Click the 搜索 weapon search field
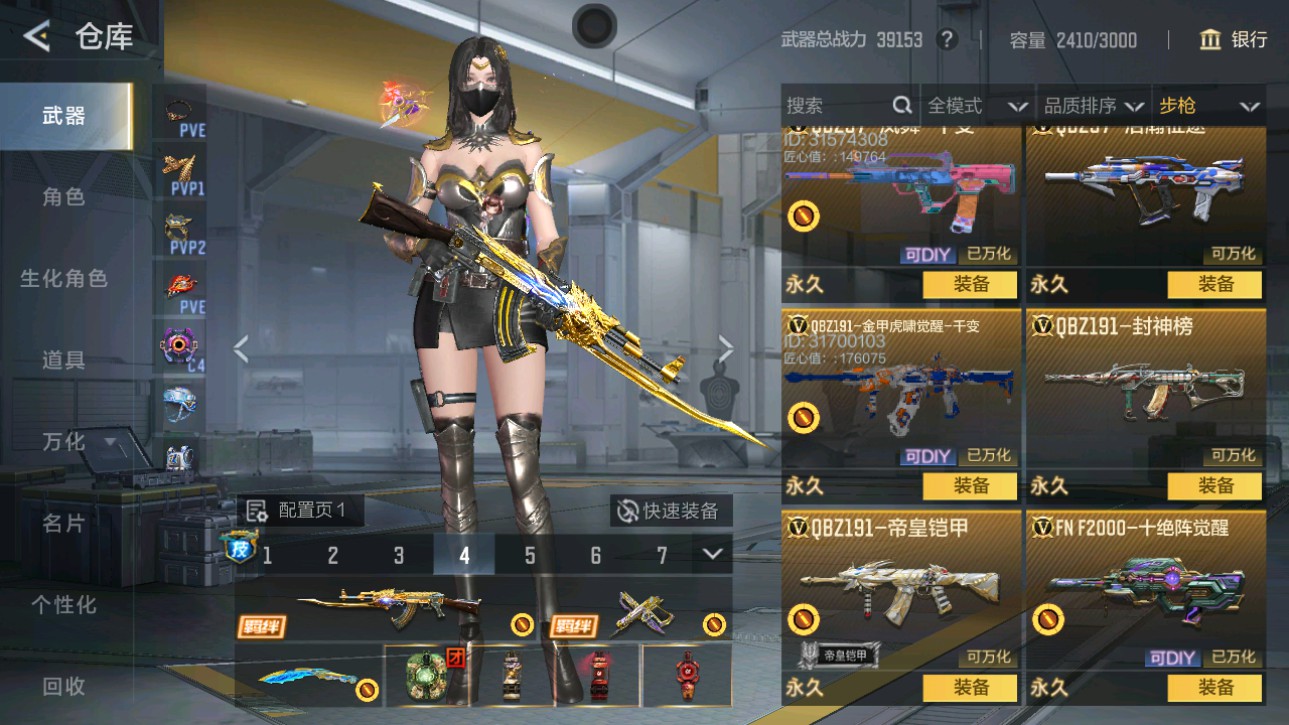 point(840,106)
